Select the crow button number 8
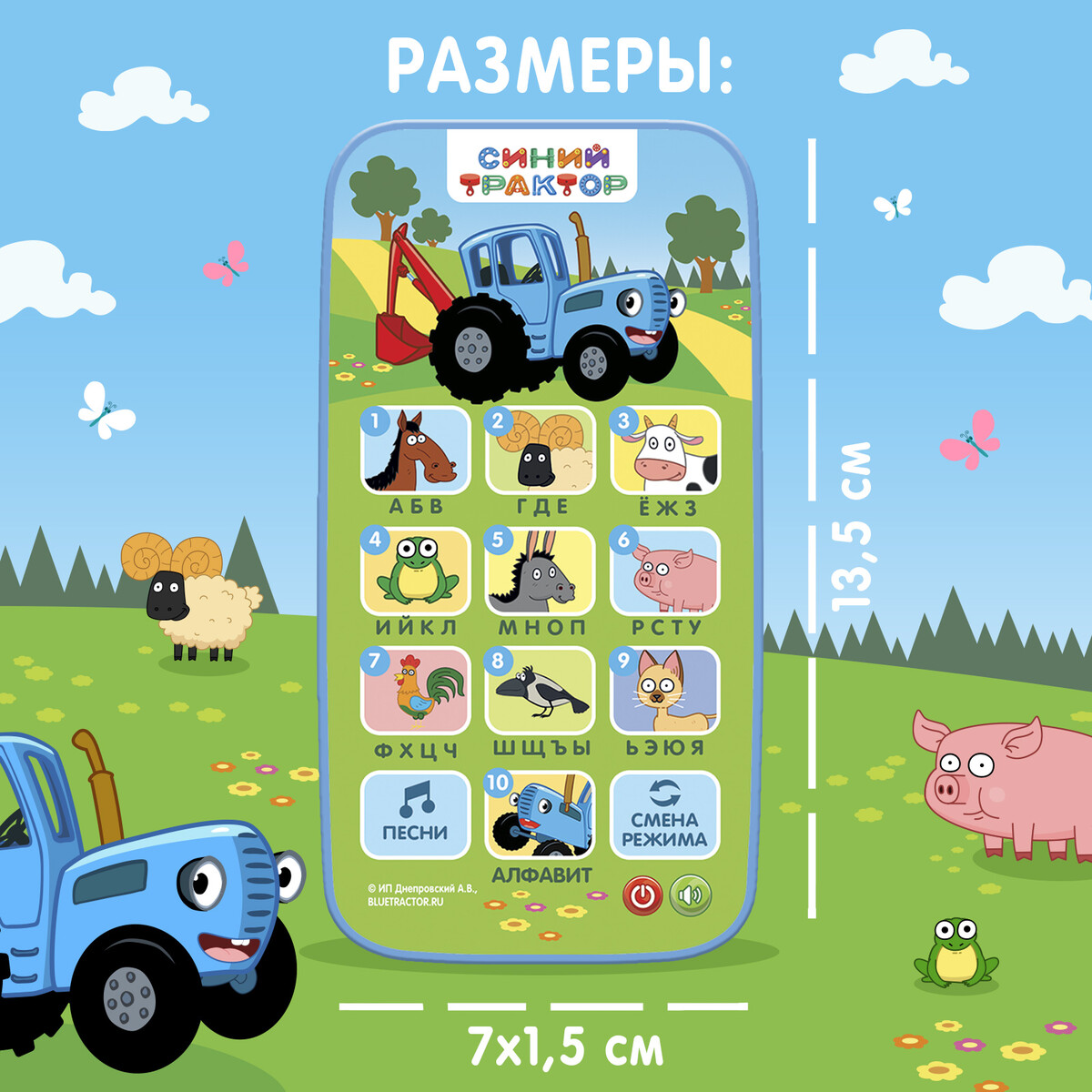Image resolution: width=1092 pixels, height=1092 pixels. 540,691
